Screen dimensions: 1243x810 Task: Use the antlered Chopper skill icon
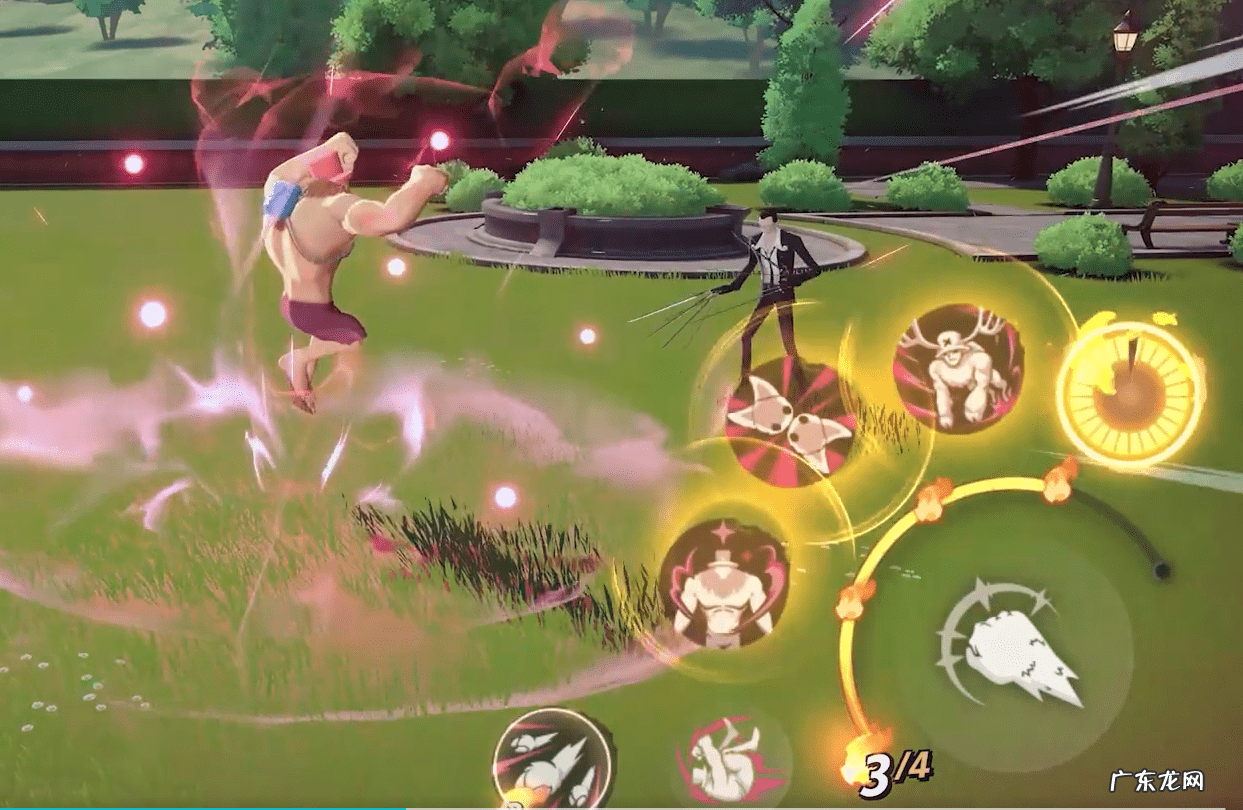coord(957,369)
